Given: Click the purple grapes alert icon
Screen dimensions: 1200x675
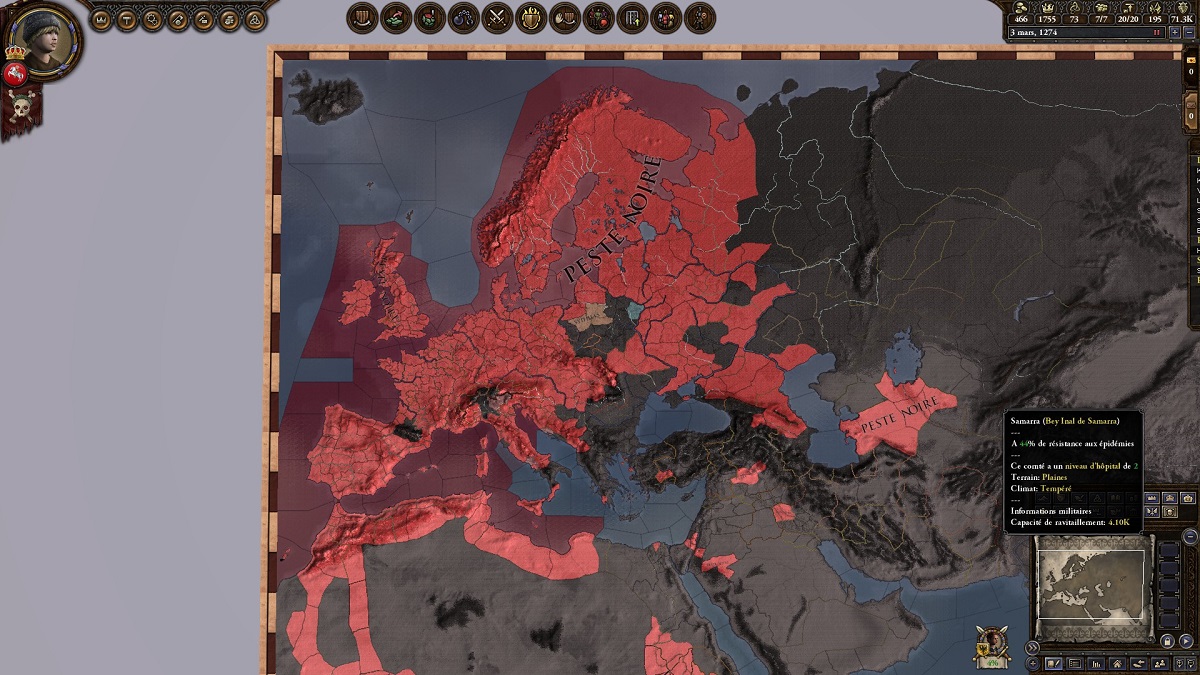Looking at the screenshot, I should point(463,17).
